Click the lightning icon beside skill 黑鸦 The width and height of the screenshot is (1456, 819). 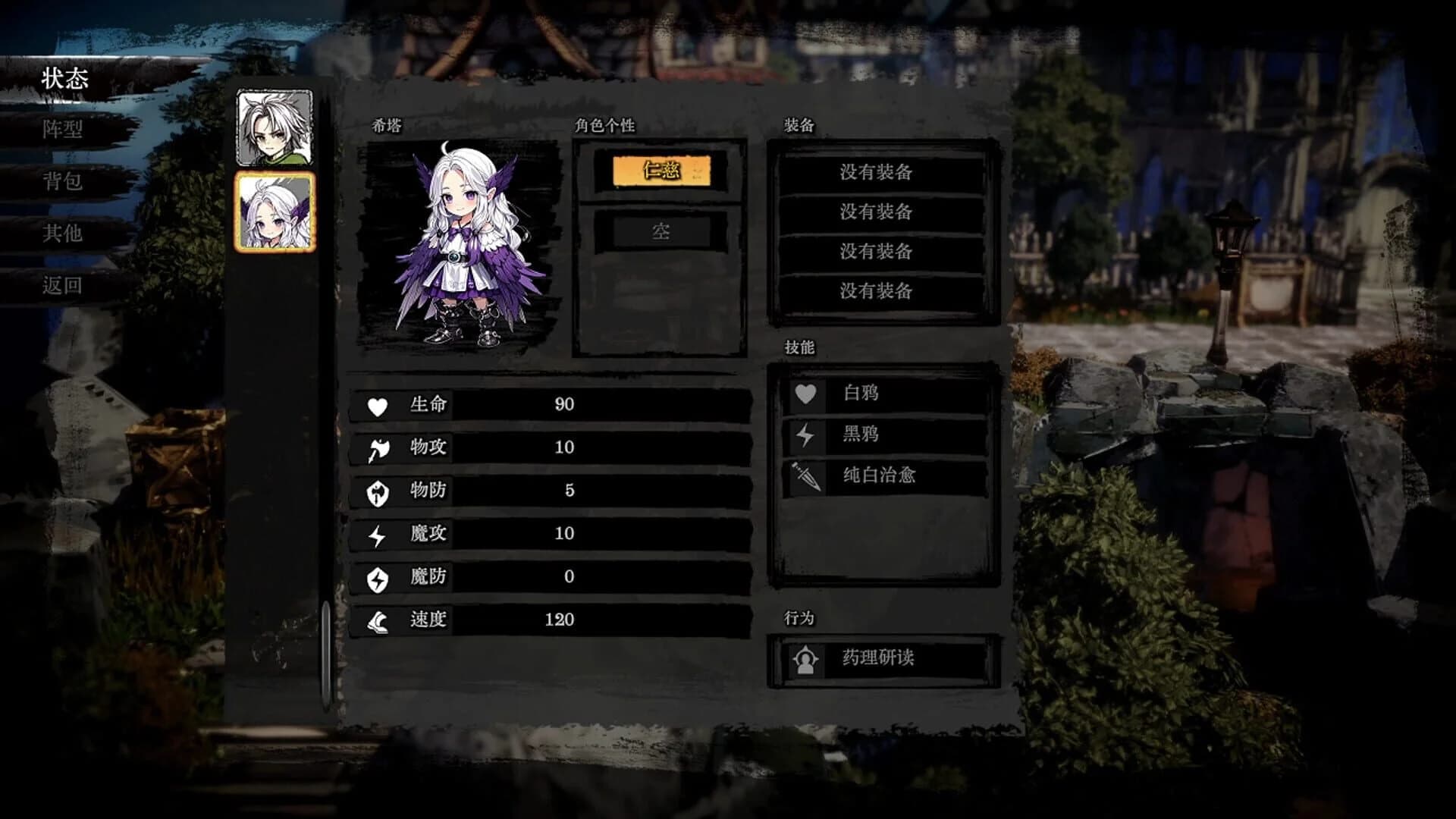coord(808,435)
